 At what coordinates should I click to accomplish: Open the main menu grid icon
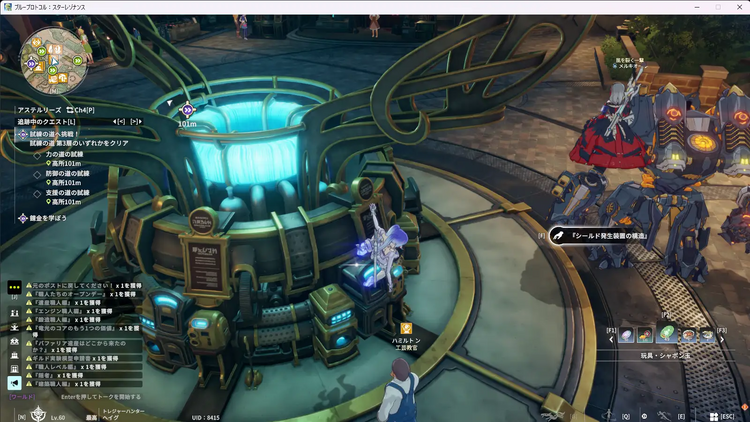coord(712,415)
